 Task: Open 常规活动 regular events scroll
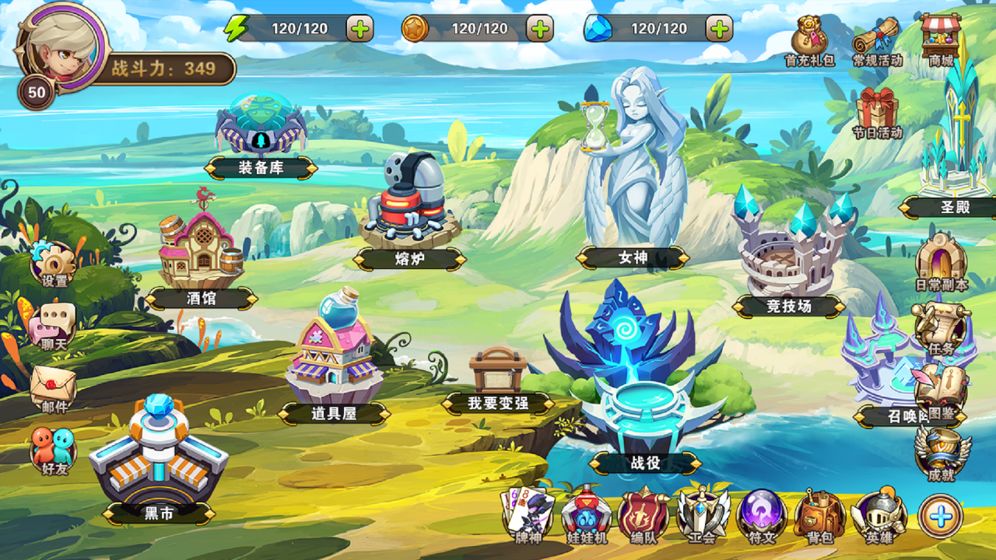coord(877,40)
